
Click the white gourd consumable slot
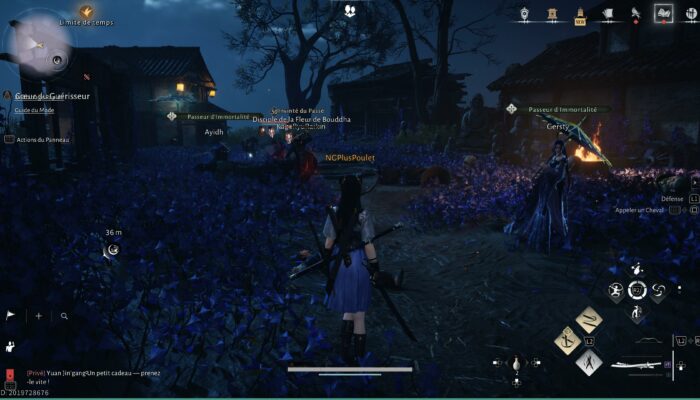516,363
